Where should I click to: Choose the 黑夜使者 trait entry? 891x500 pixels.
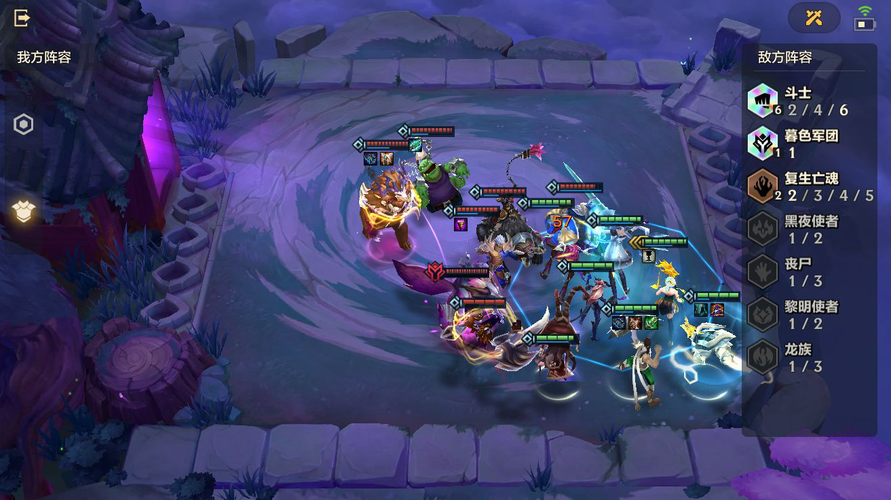coord(808,229)
